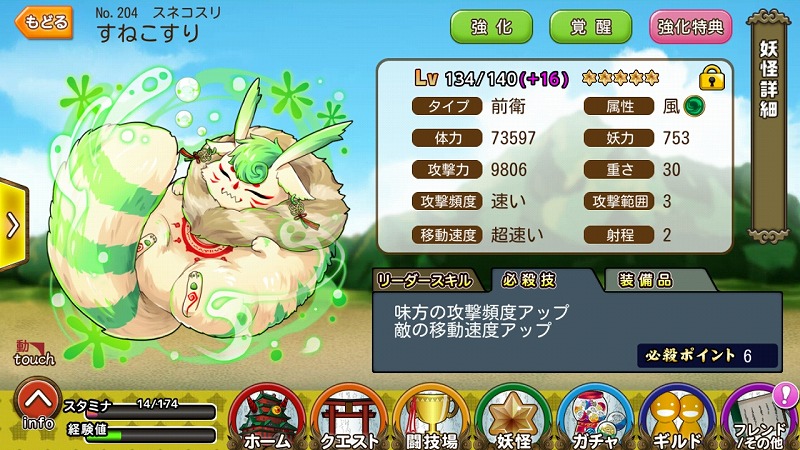The width and height of the screenshot is (800, 450).
Task: Open the 覚醒 awakening screen
Action: [591, 27]
